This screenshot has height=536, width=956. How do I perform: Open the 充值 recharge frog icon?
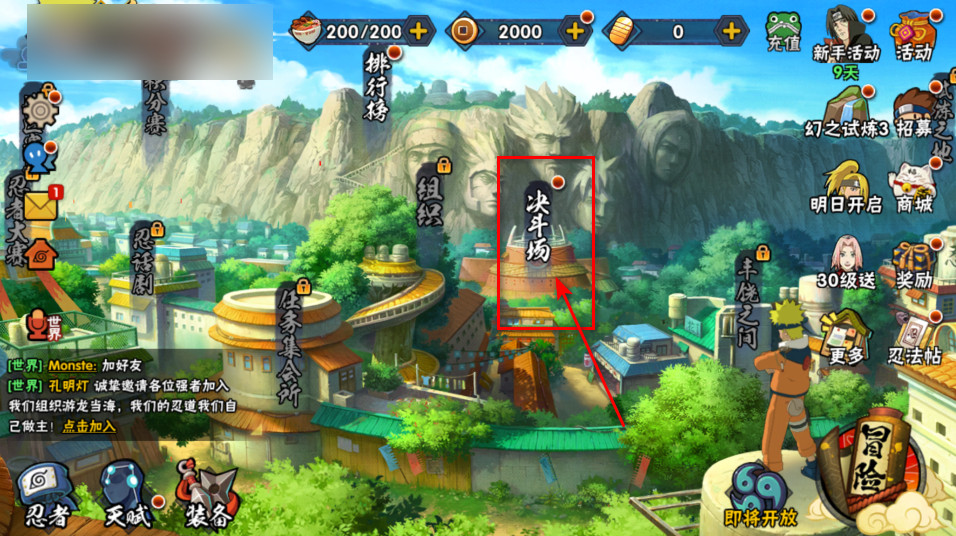783,32
